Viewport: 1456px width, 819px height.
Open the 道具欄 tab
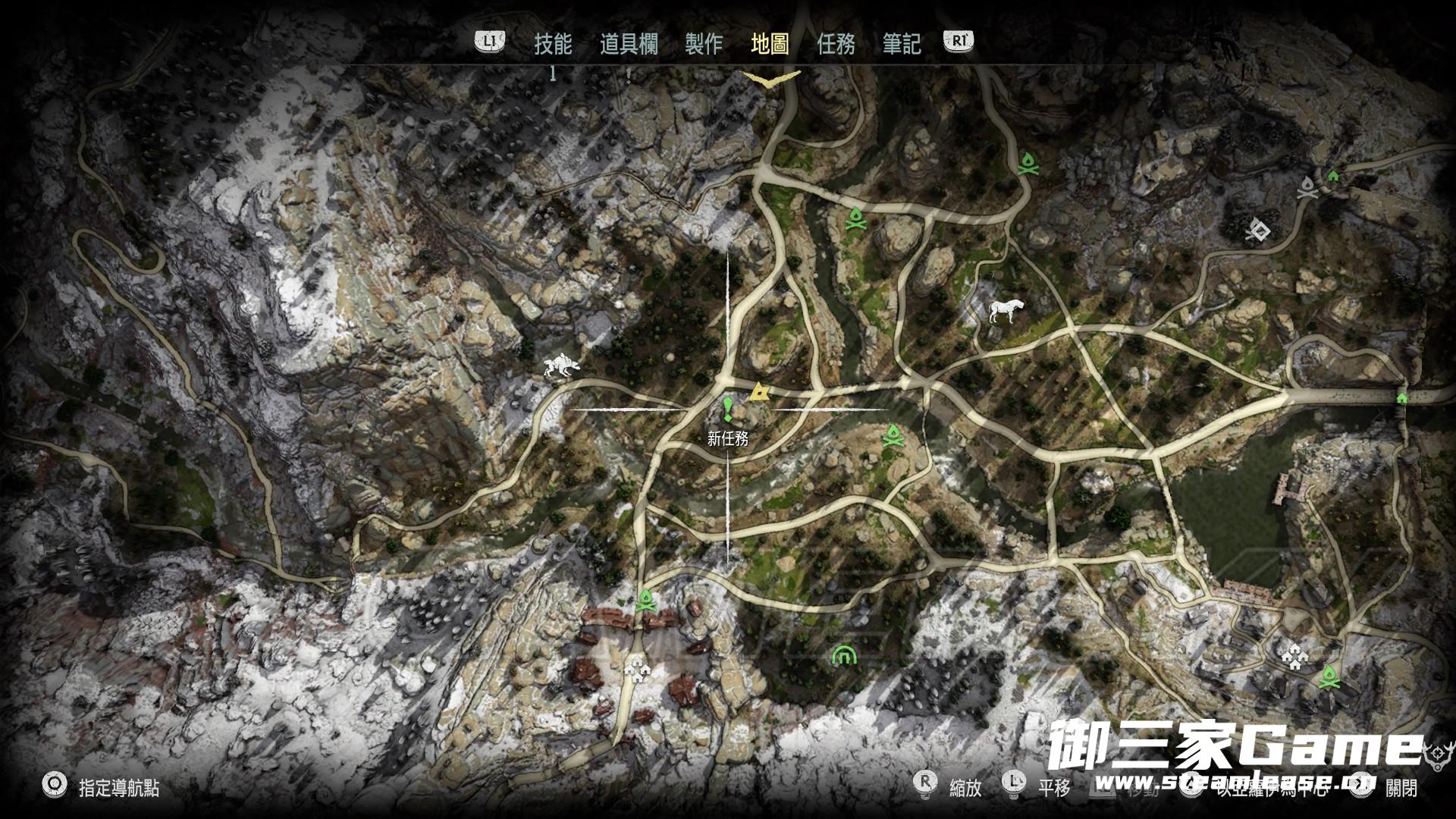629,44
